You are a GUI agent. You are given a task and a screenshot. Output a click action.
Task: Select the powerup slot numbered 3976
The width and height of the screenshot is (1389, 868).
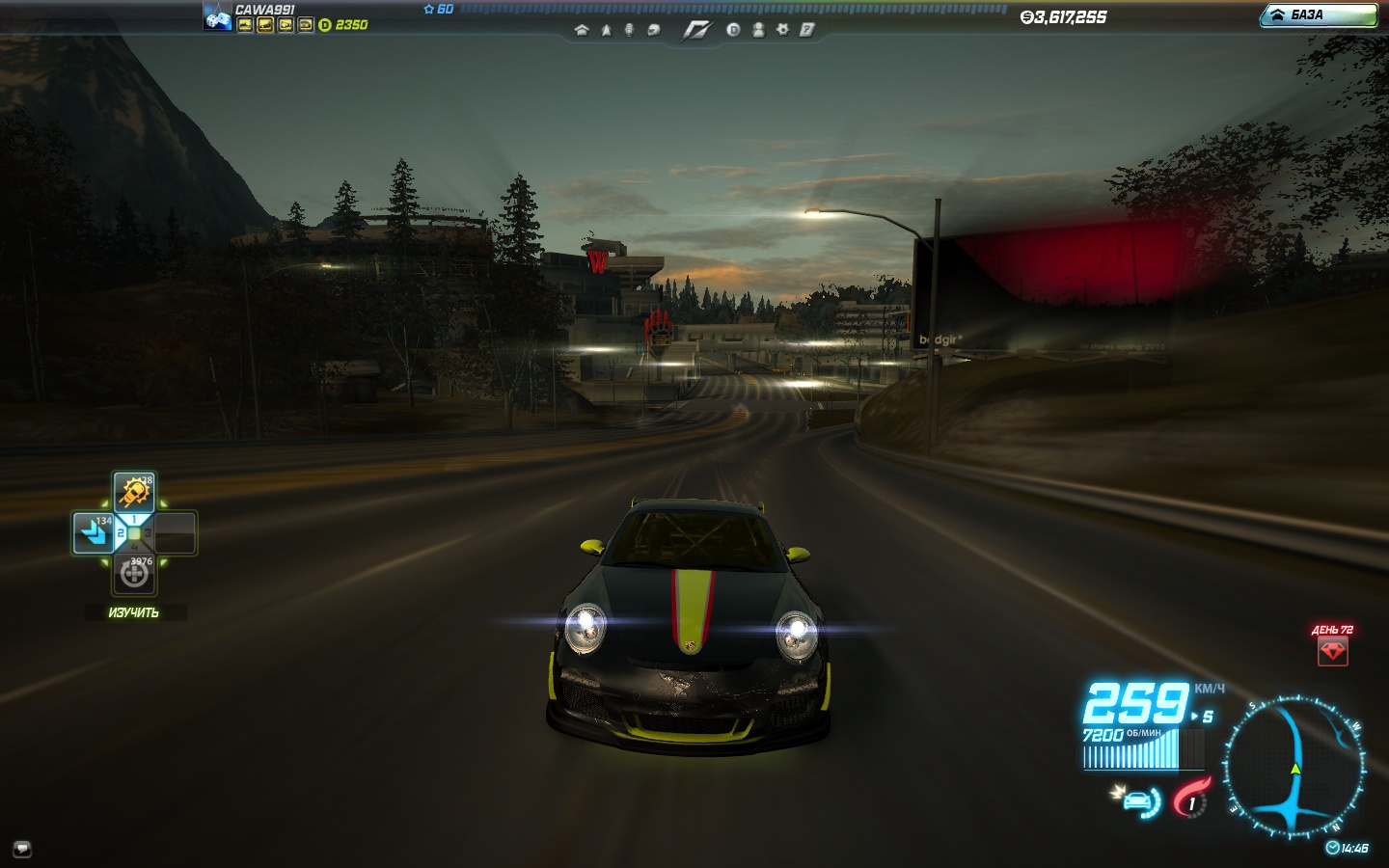coord(134,574)
